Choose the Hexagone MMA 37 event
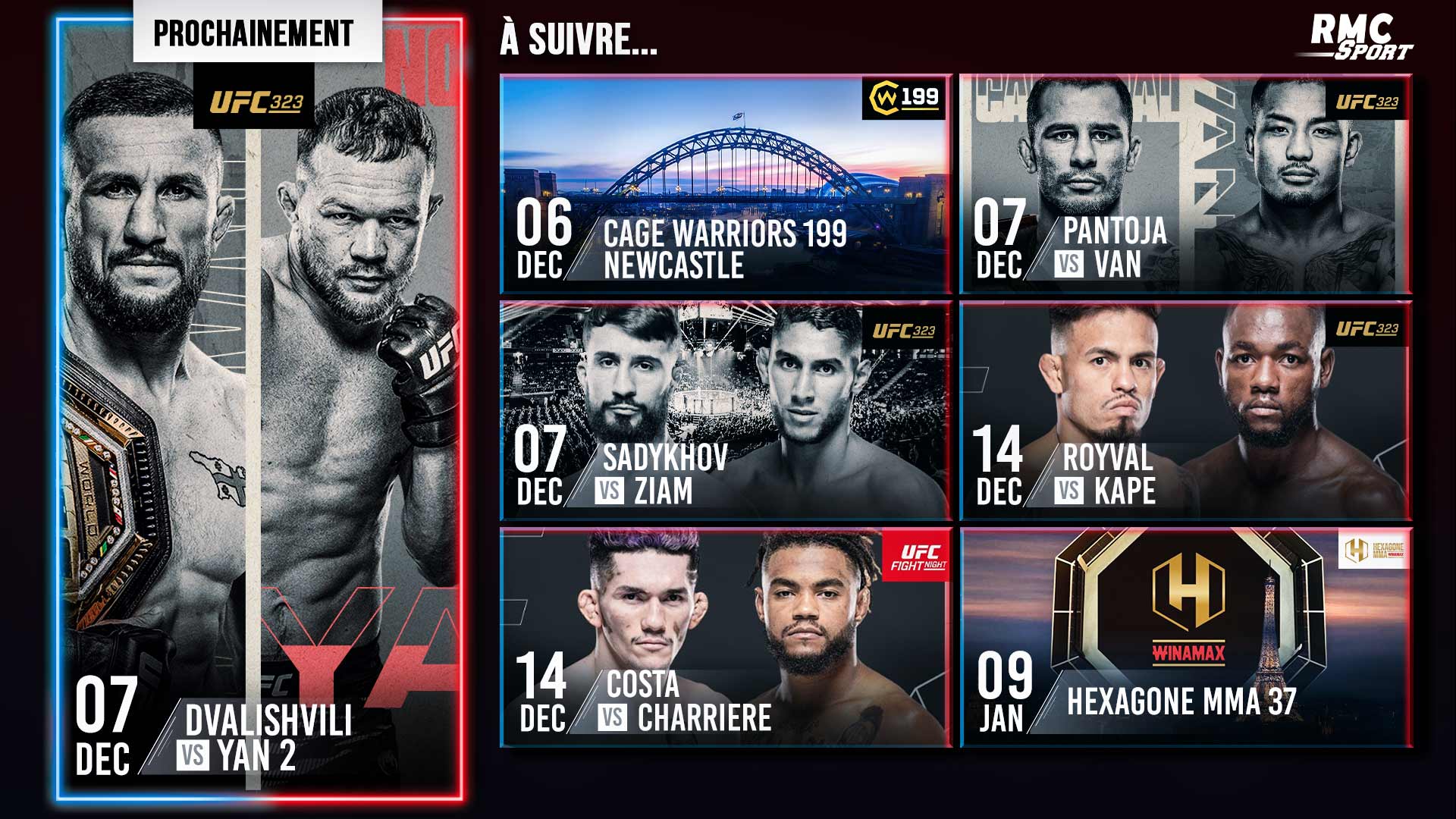Viewport: 1456px width, 819px height. tap(1185, 637)
